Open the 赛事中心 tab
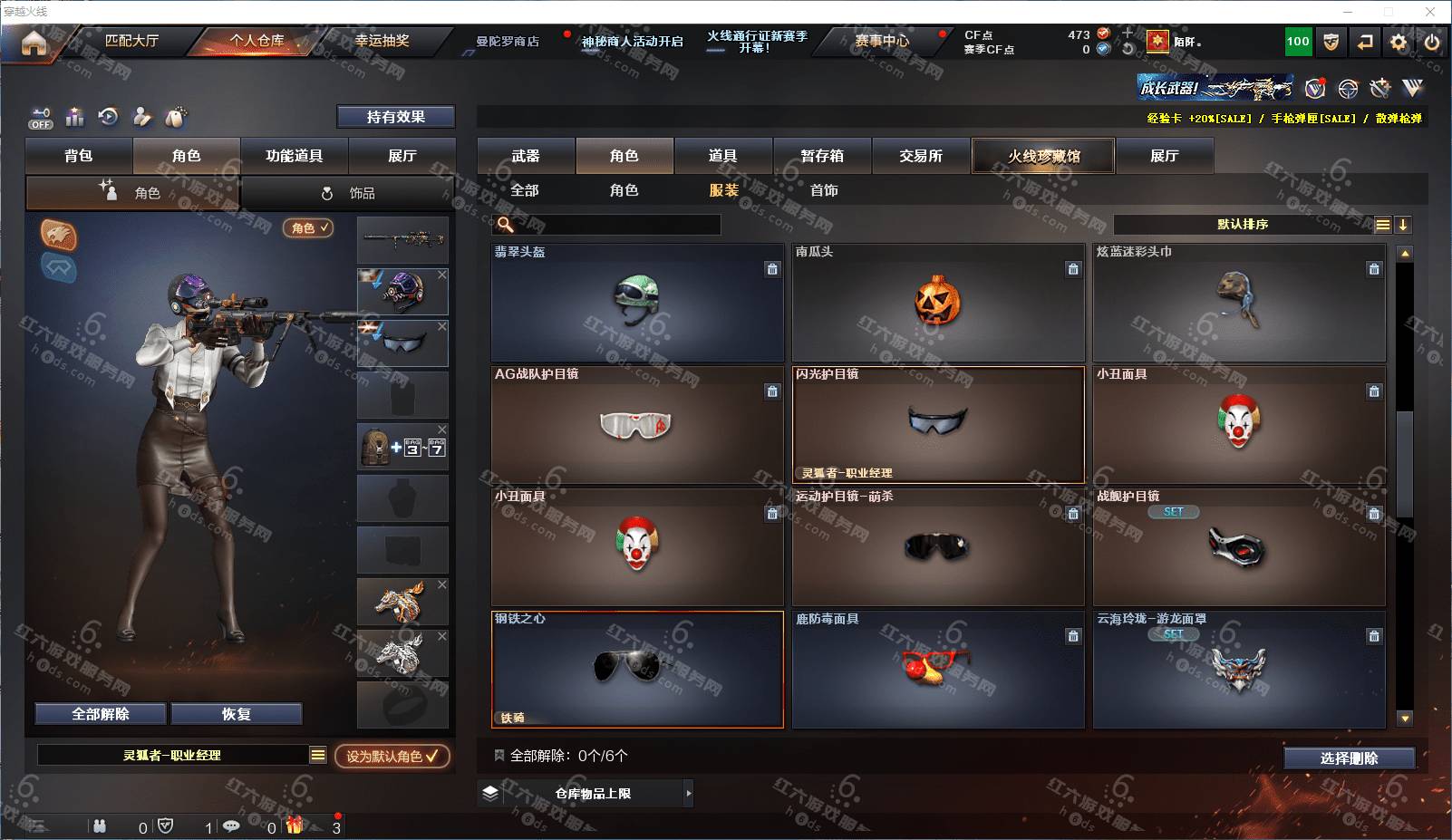 coord(882,41)
